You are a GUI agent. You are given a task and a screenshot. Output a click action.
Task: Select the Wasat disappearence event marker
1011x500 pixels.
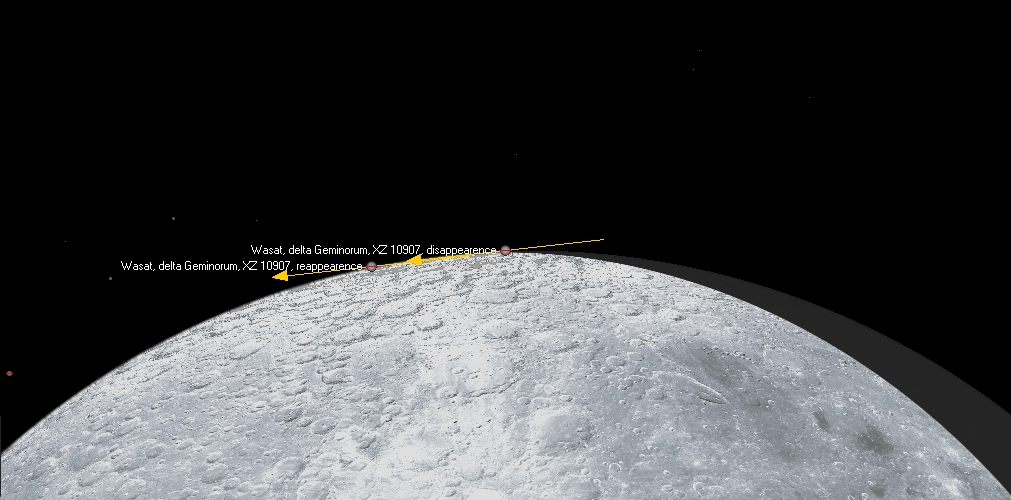(x=506, y=250)
